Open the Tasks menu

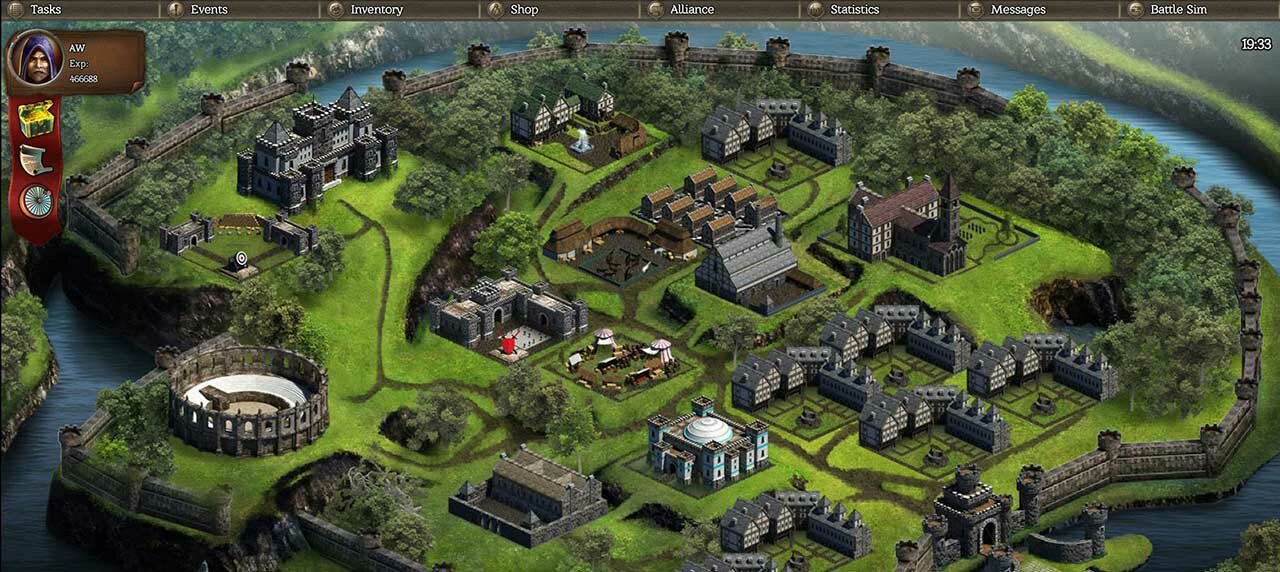[45, 10]
